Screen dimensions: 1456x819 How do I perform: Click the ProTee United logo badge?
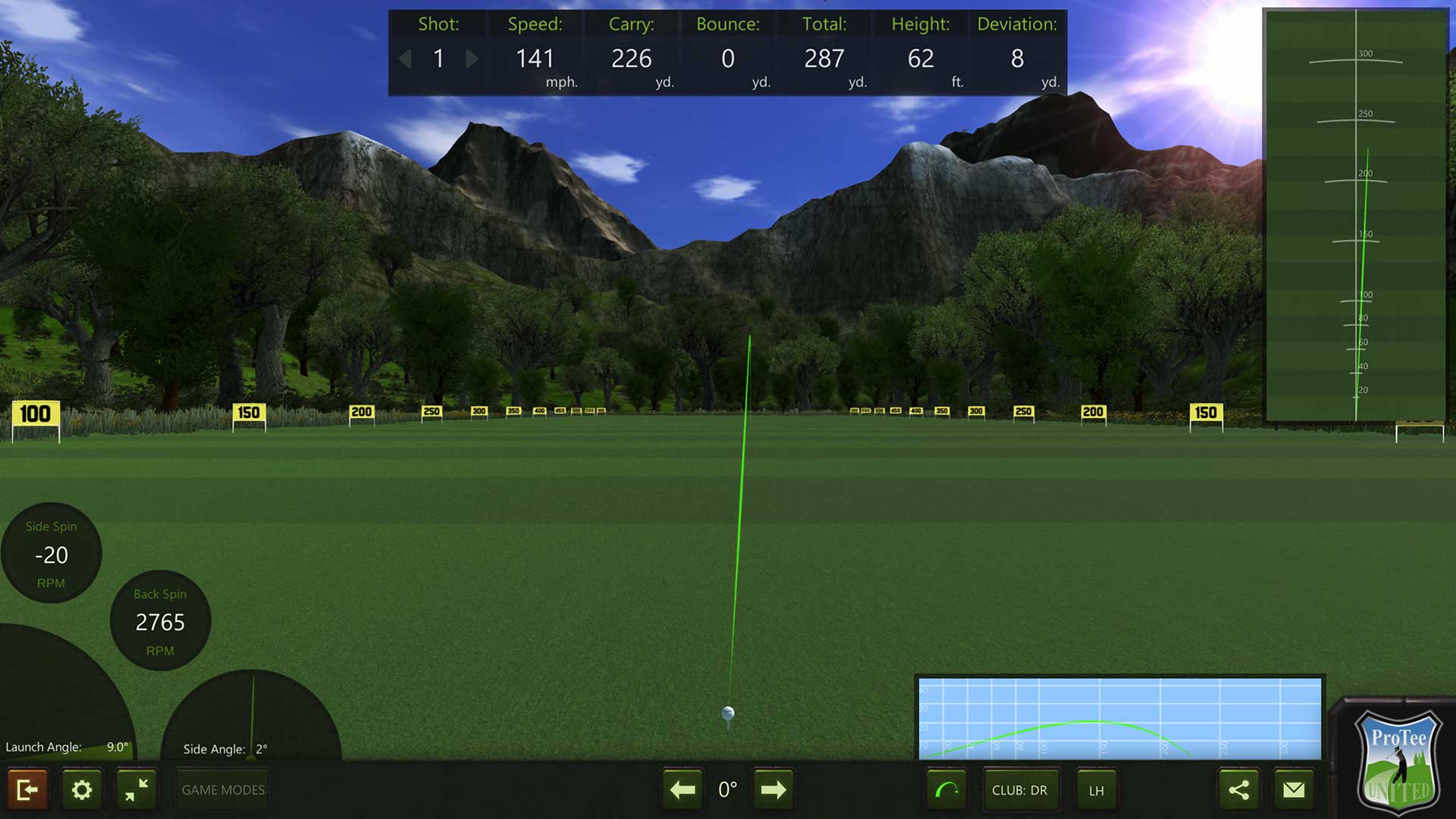click(1398, 761)
